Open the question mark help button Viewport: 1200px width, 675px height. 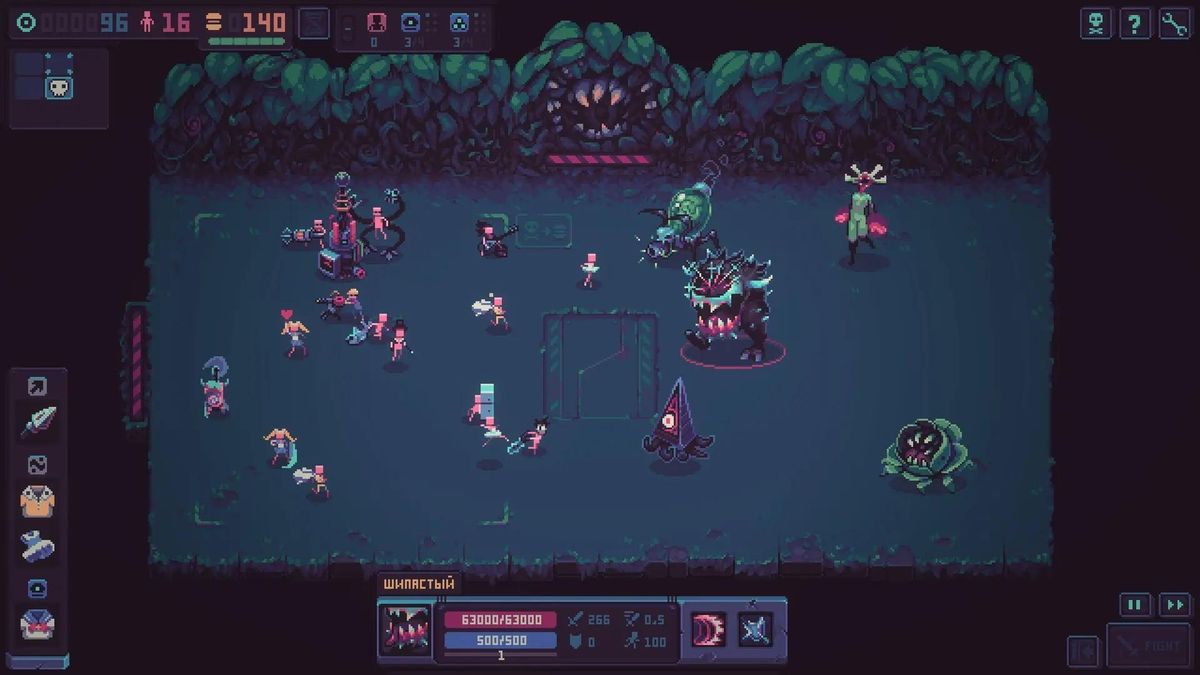pyautogui.click(x=1135, y=23)
